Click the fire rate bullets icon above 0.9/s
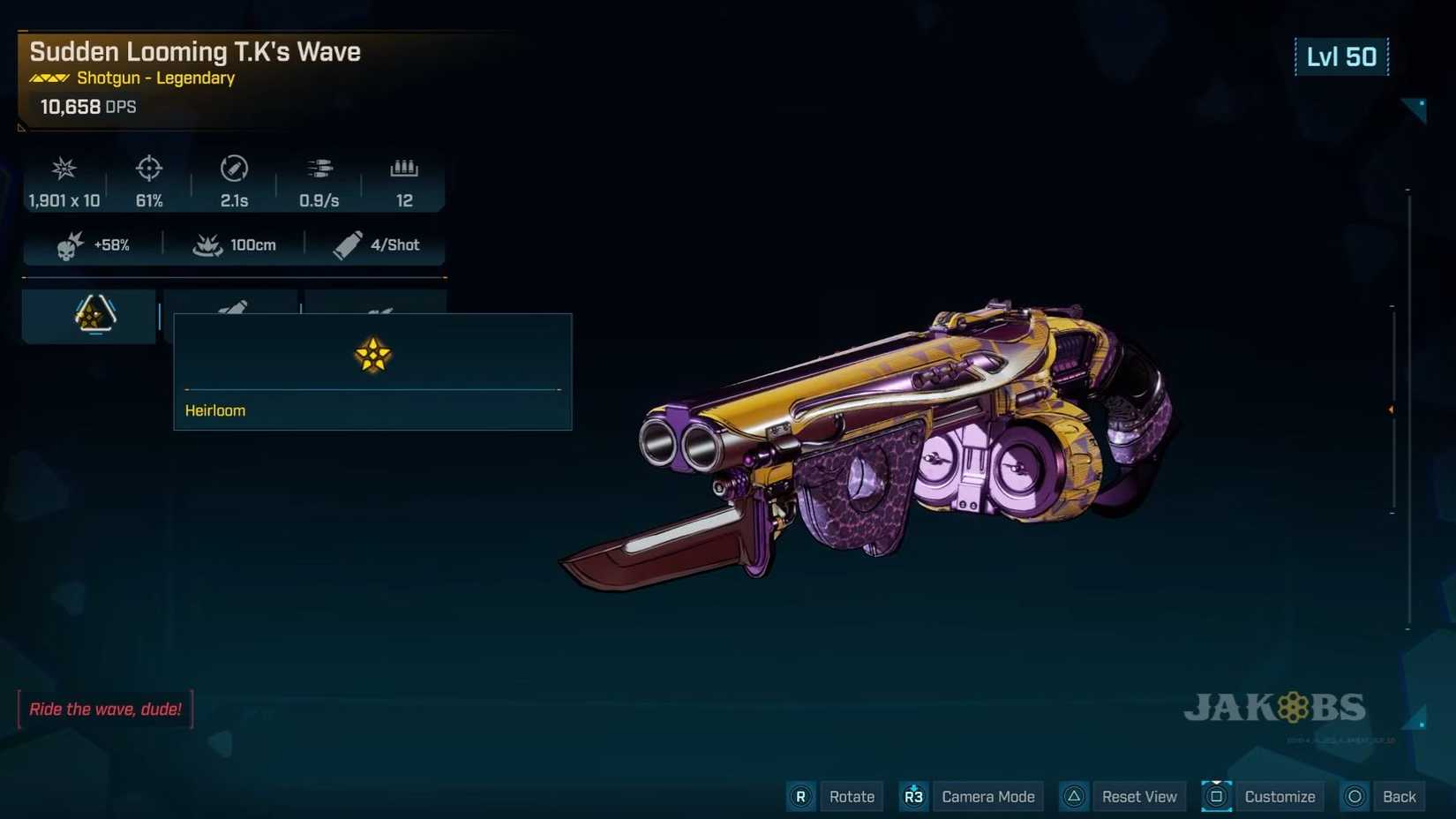This screenshot has height=819, width=1456. point(319,169)
